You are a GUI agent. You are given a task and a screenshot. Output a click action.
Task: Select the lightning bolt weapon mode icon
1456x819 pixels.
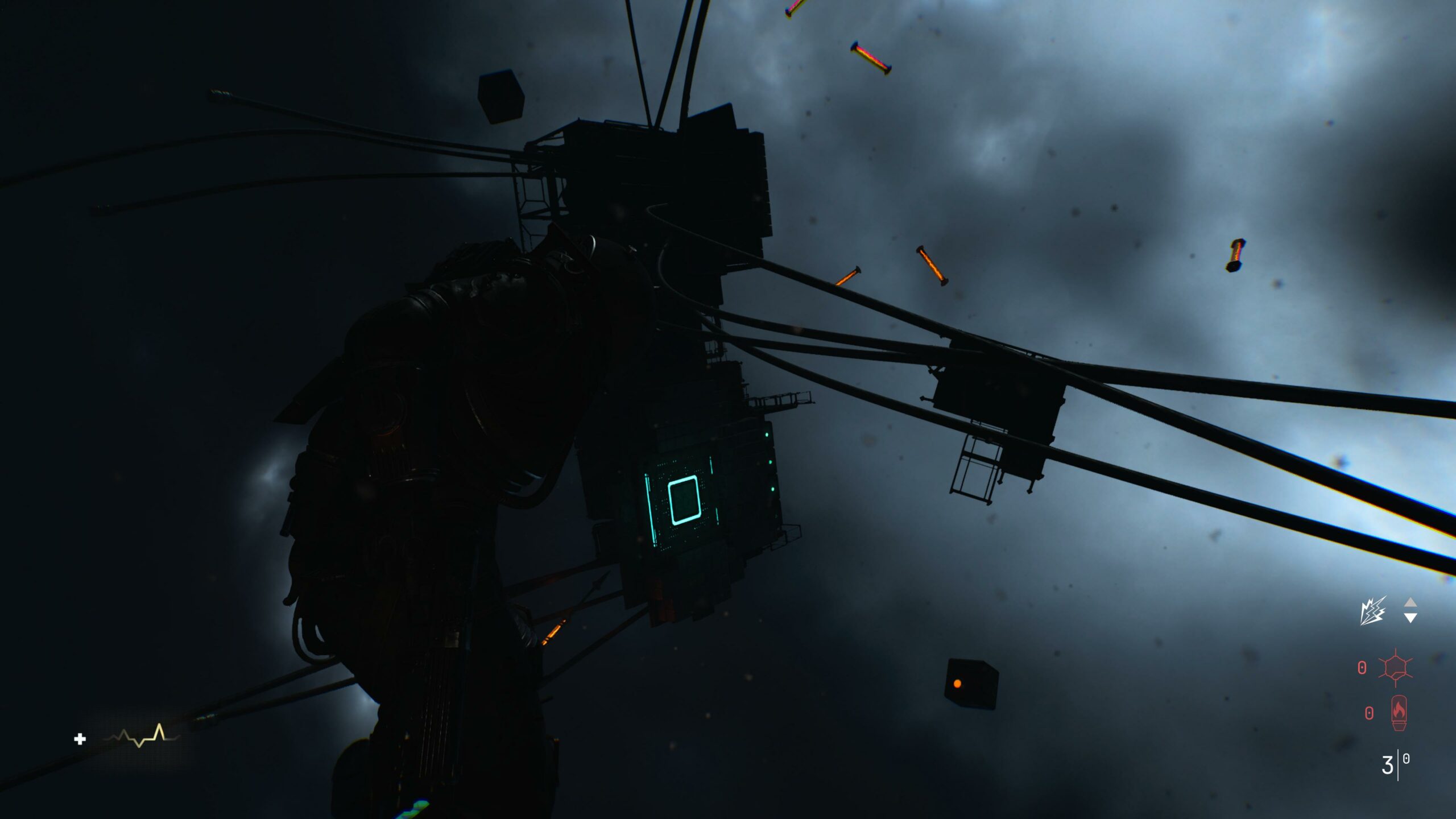(1372, 611)
